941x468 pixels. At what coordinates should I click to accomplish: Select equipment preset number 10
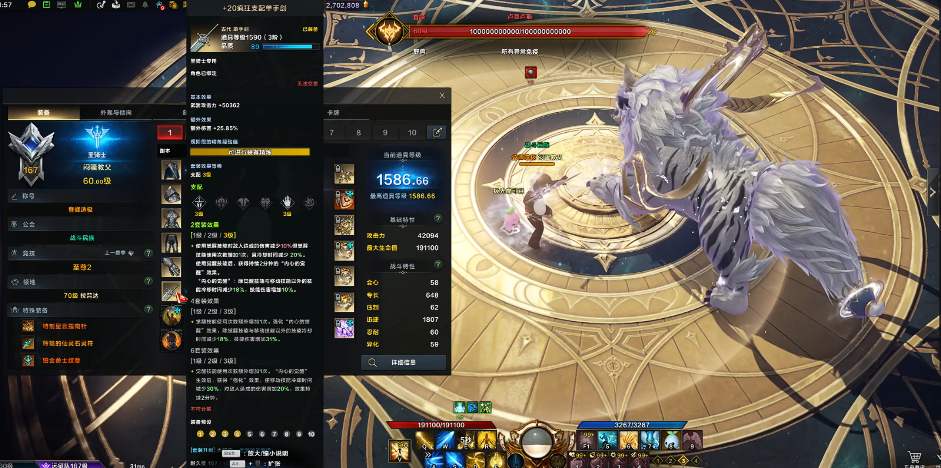pyautogui.click(x=412, y=132)
